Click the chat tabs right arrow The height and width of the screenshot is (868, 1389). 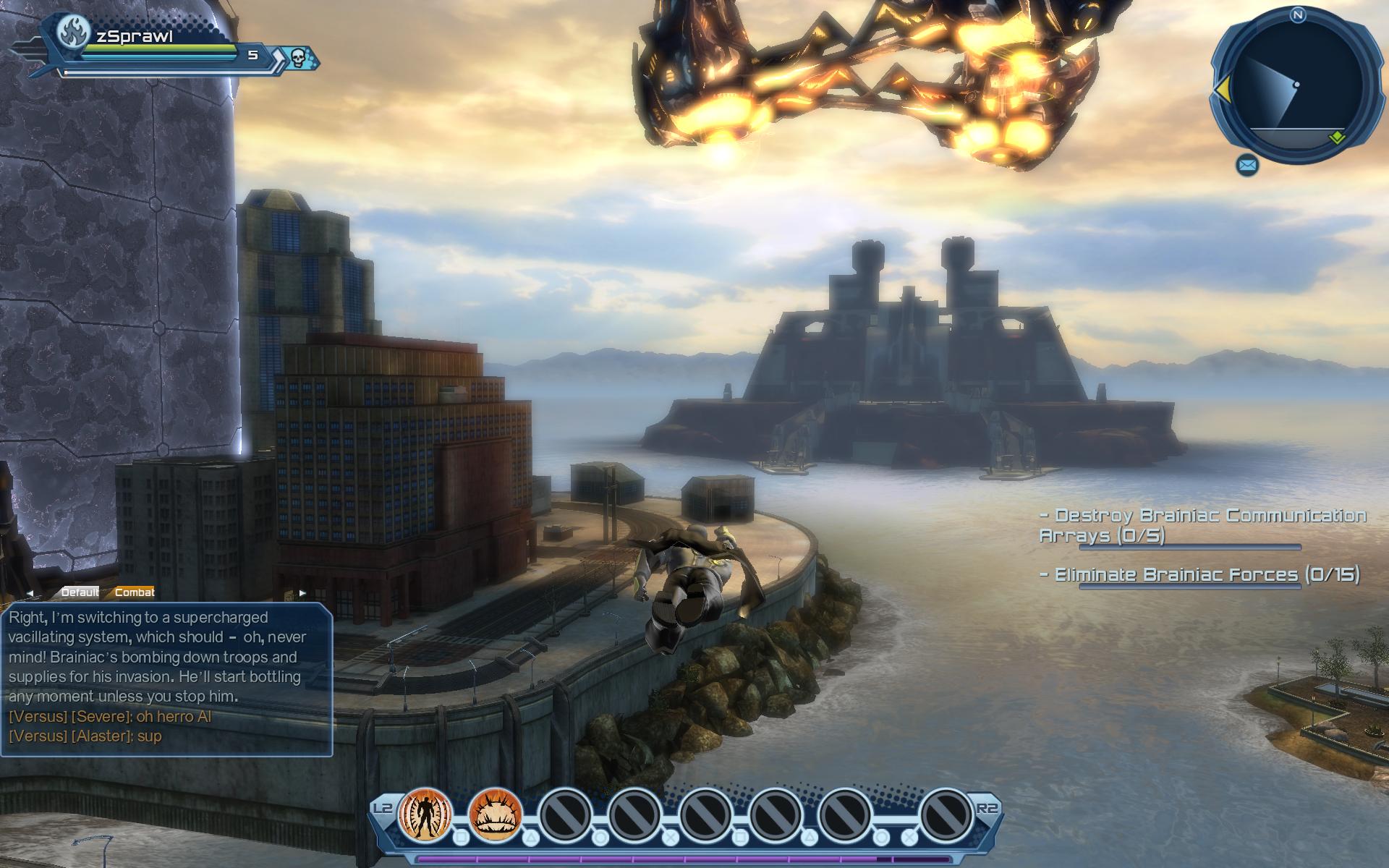coord(302,593)
